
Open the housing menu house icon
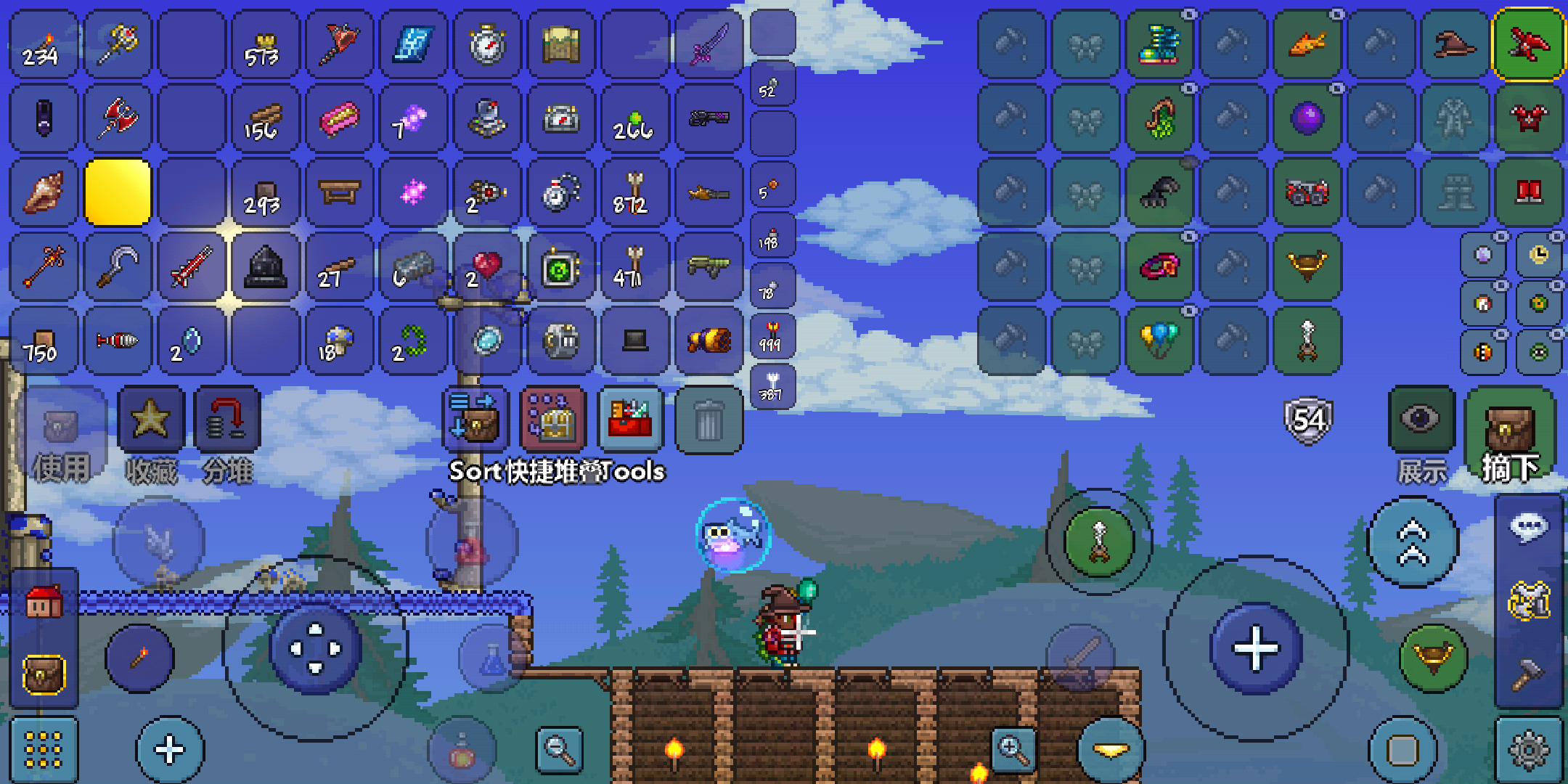point(44,602)
